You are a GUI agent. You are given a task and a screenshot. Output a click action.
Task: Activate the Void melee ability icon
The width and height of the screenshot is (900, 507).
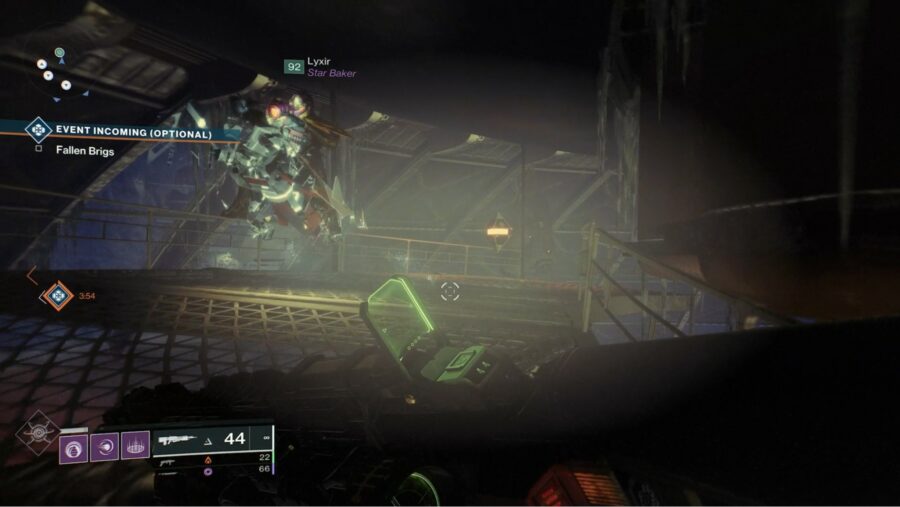click(104, 446)
